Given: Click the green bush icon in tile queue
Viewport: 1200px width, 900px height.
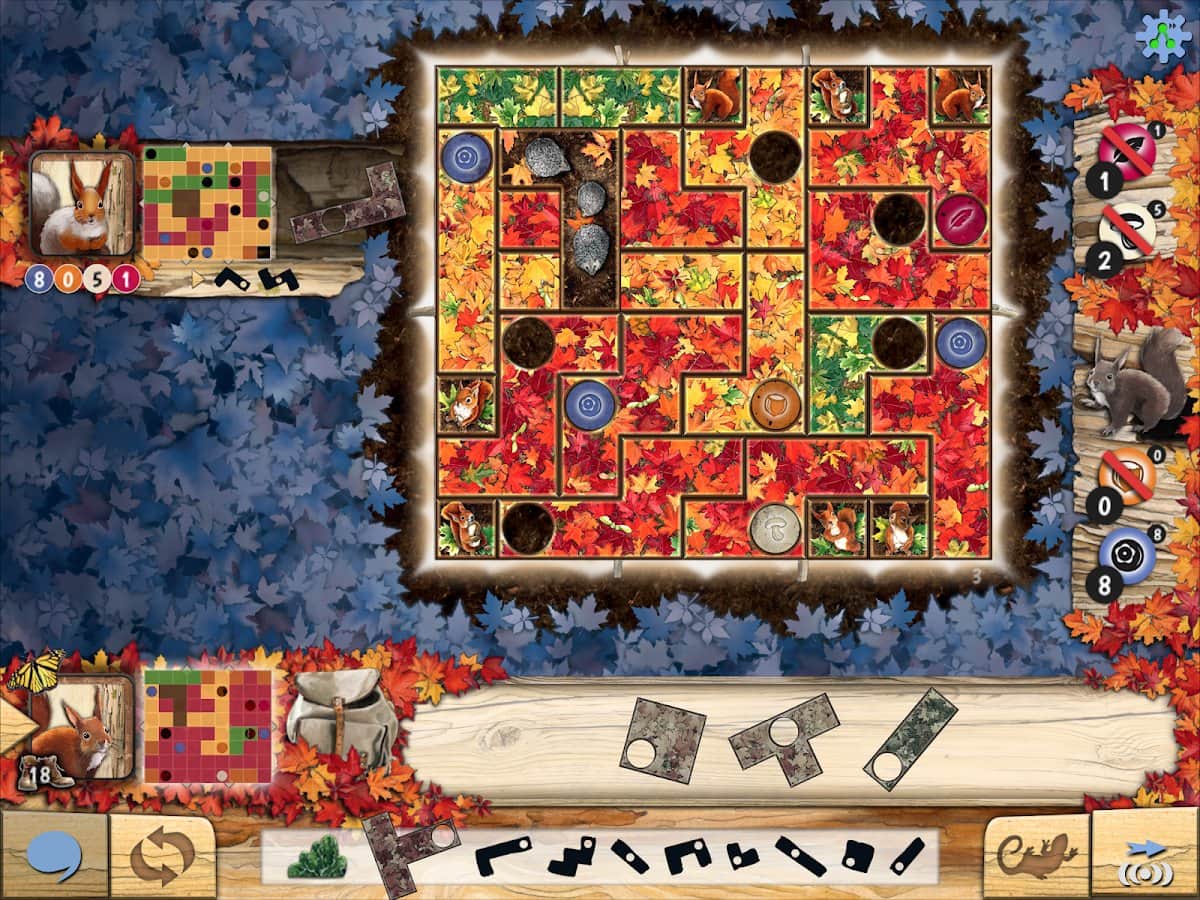Looking at the screenshot, I should pos(316,857).
